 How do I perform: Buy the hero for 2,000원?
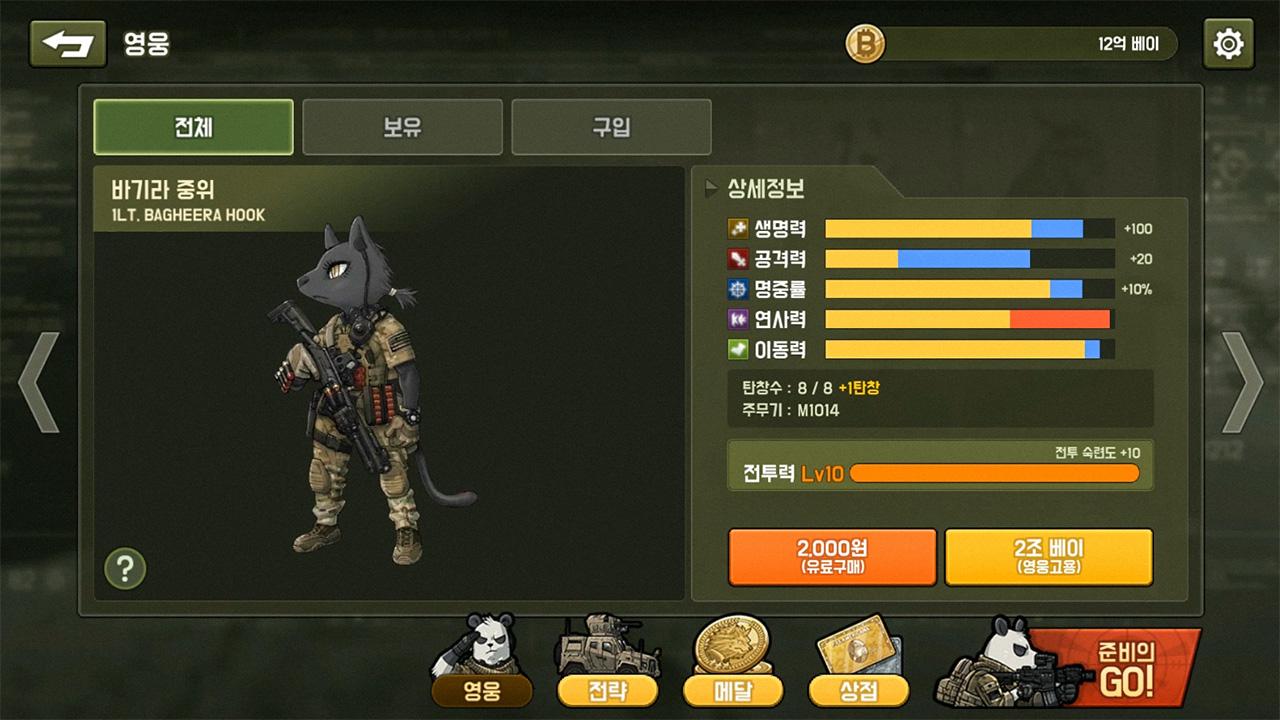(832, 556)
